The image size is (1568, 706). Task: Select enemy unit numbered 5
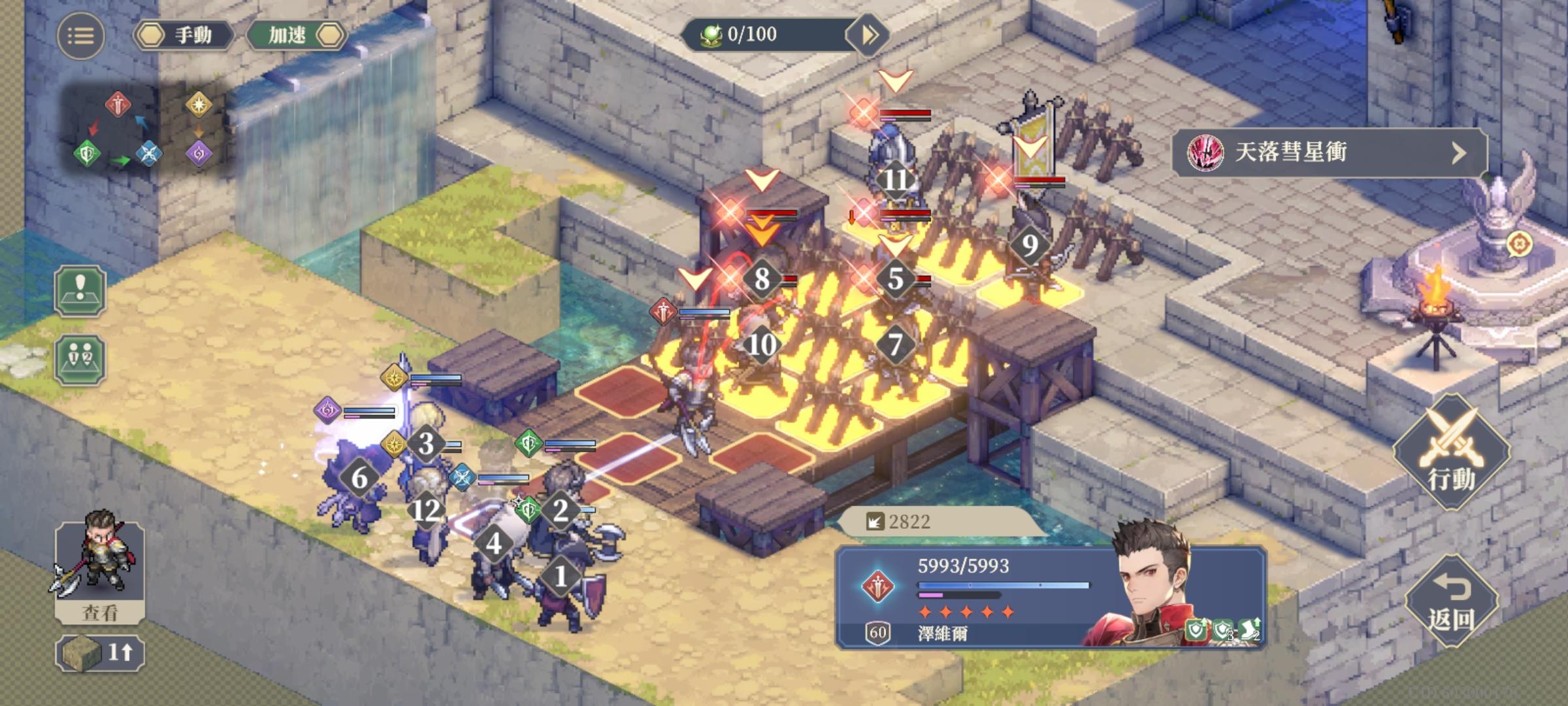895,278
